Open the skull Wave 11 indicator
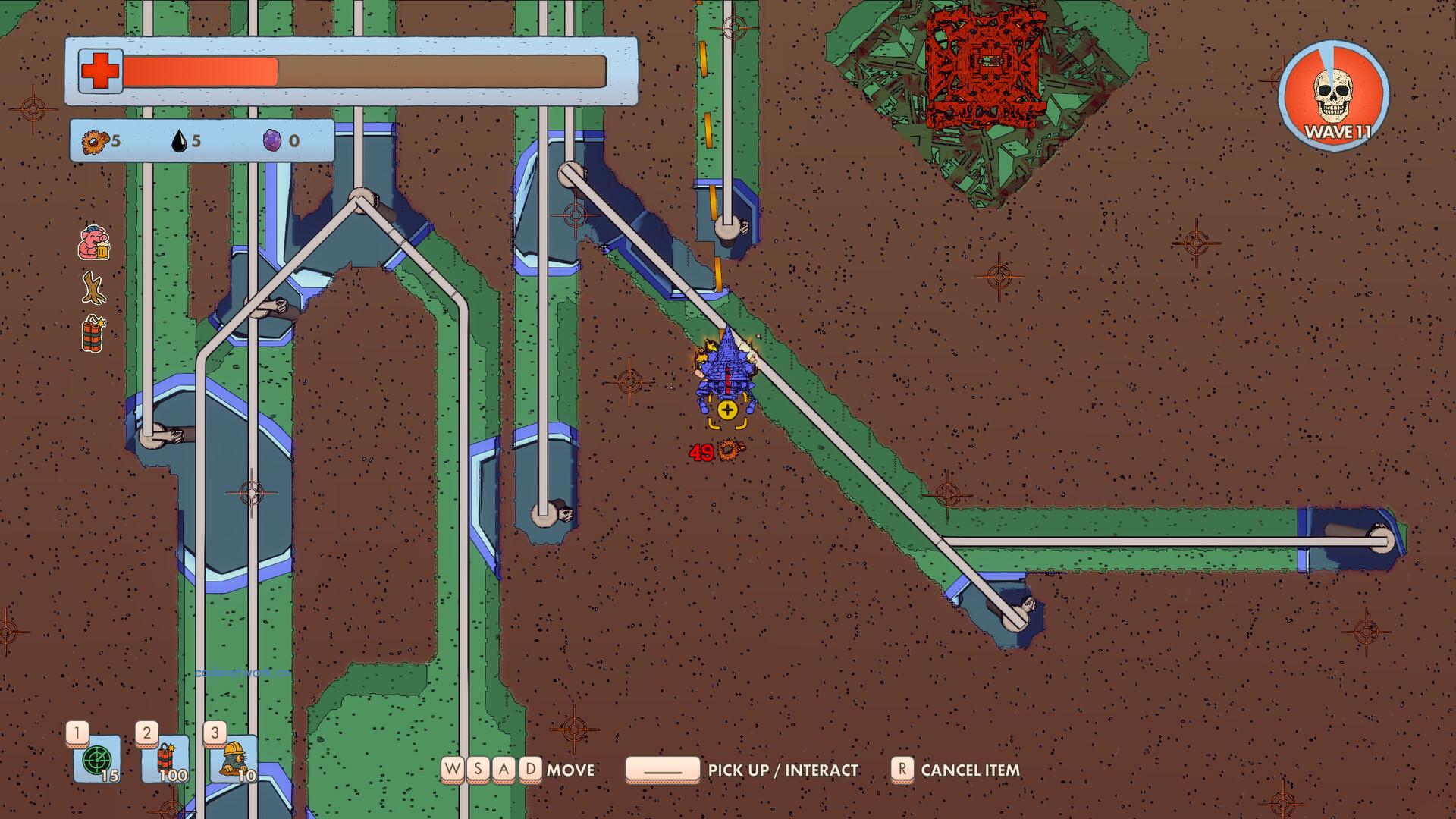 [x=1336, y=93]
